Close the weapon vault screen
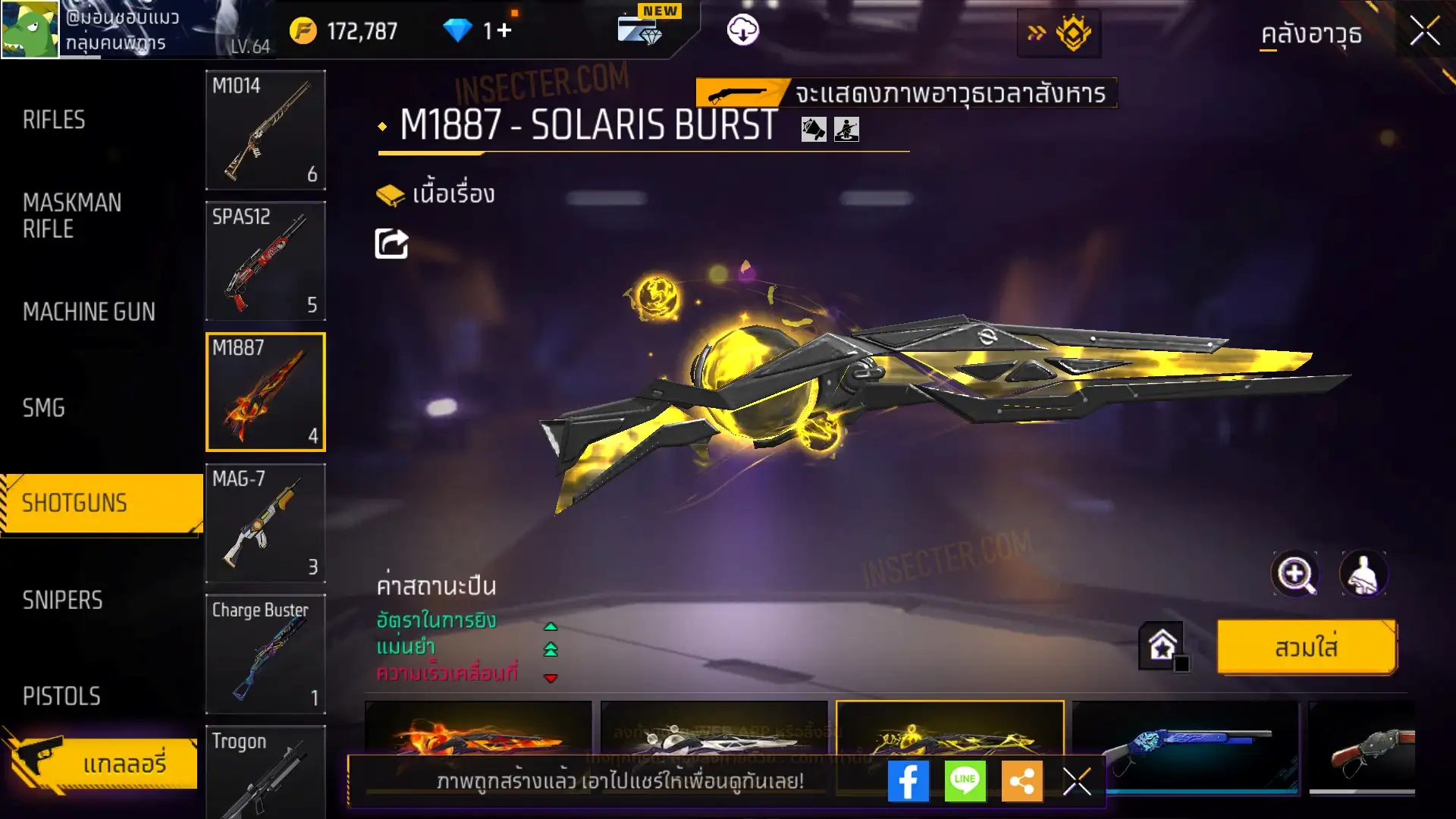Viewport: 1456px width, 819px height. click(x=1424, y=32)
